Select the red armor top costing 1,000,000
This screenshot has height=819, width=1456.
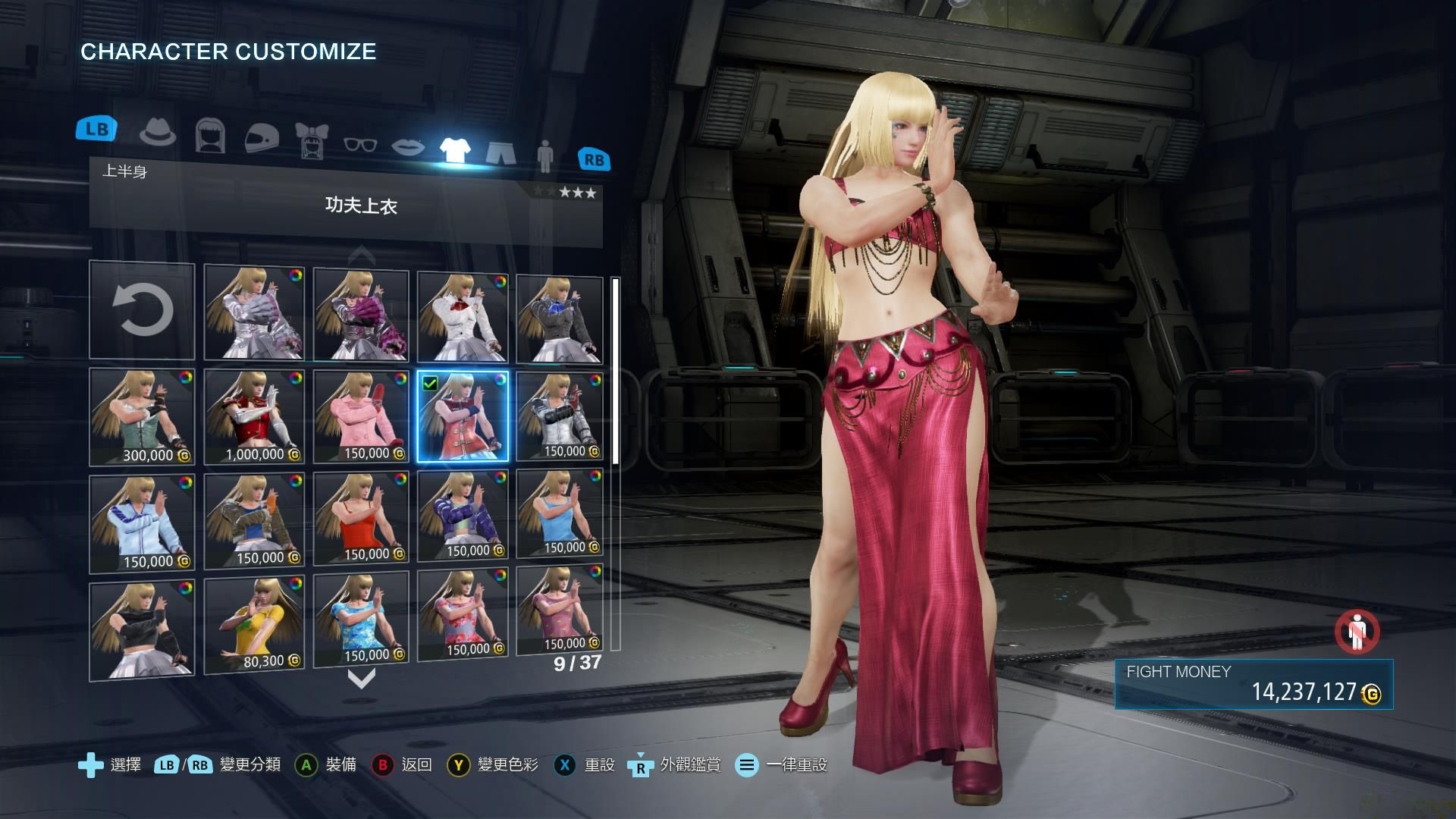click(254, 416)
